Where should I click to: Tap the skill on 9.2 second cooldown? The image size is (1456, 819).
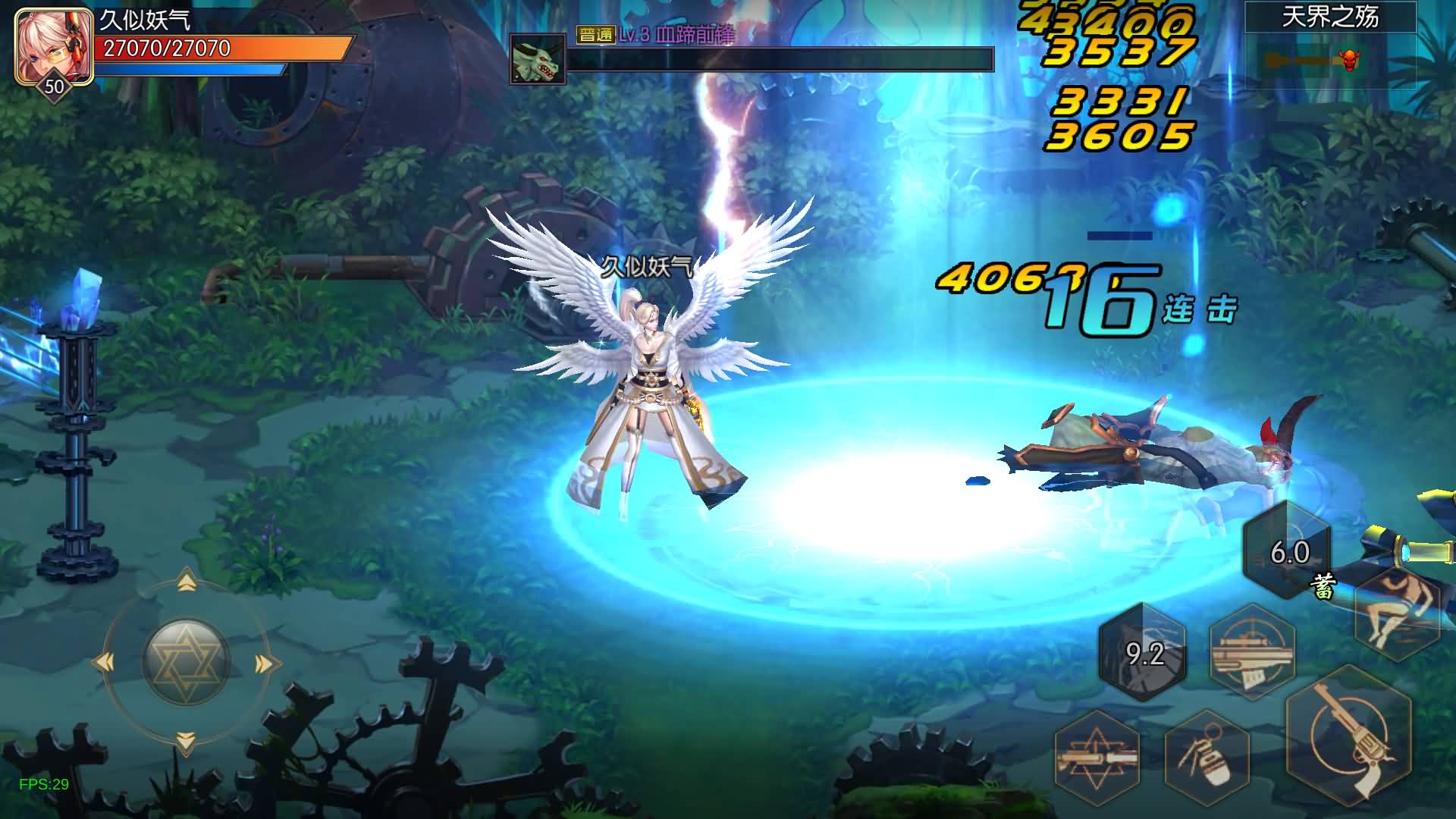[1144, 652]
